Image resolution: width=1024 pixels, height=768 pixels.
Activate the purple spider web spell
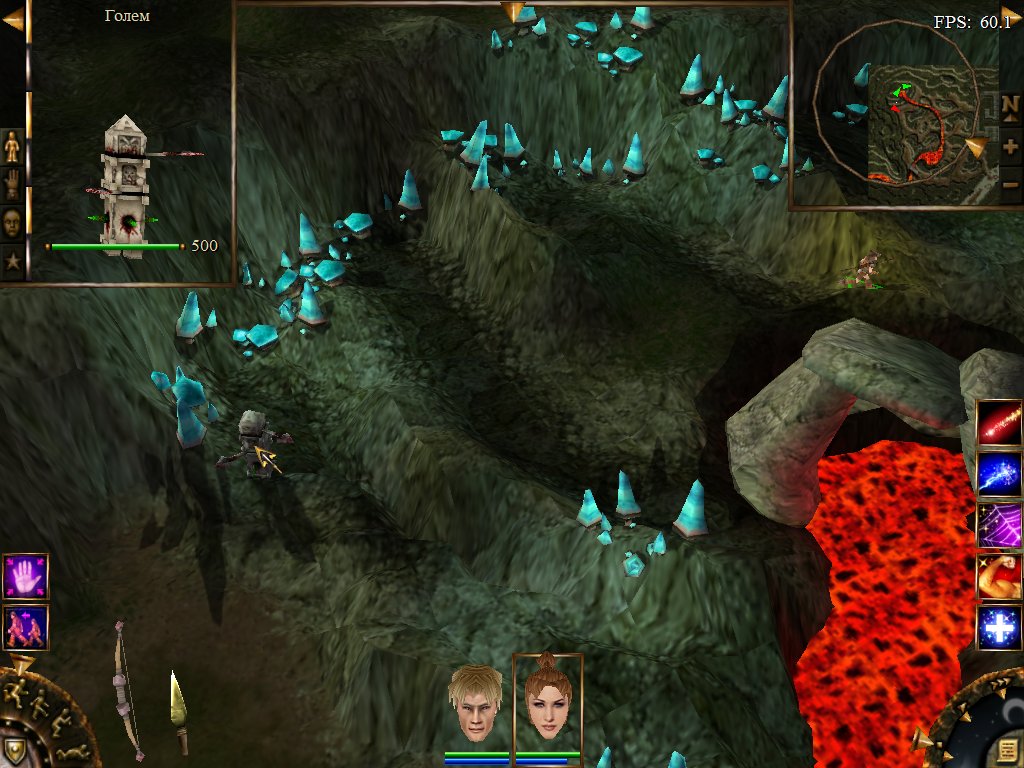(x=999, y=525)
